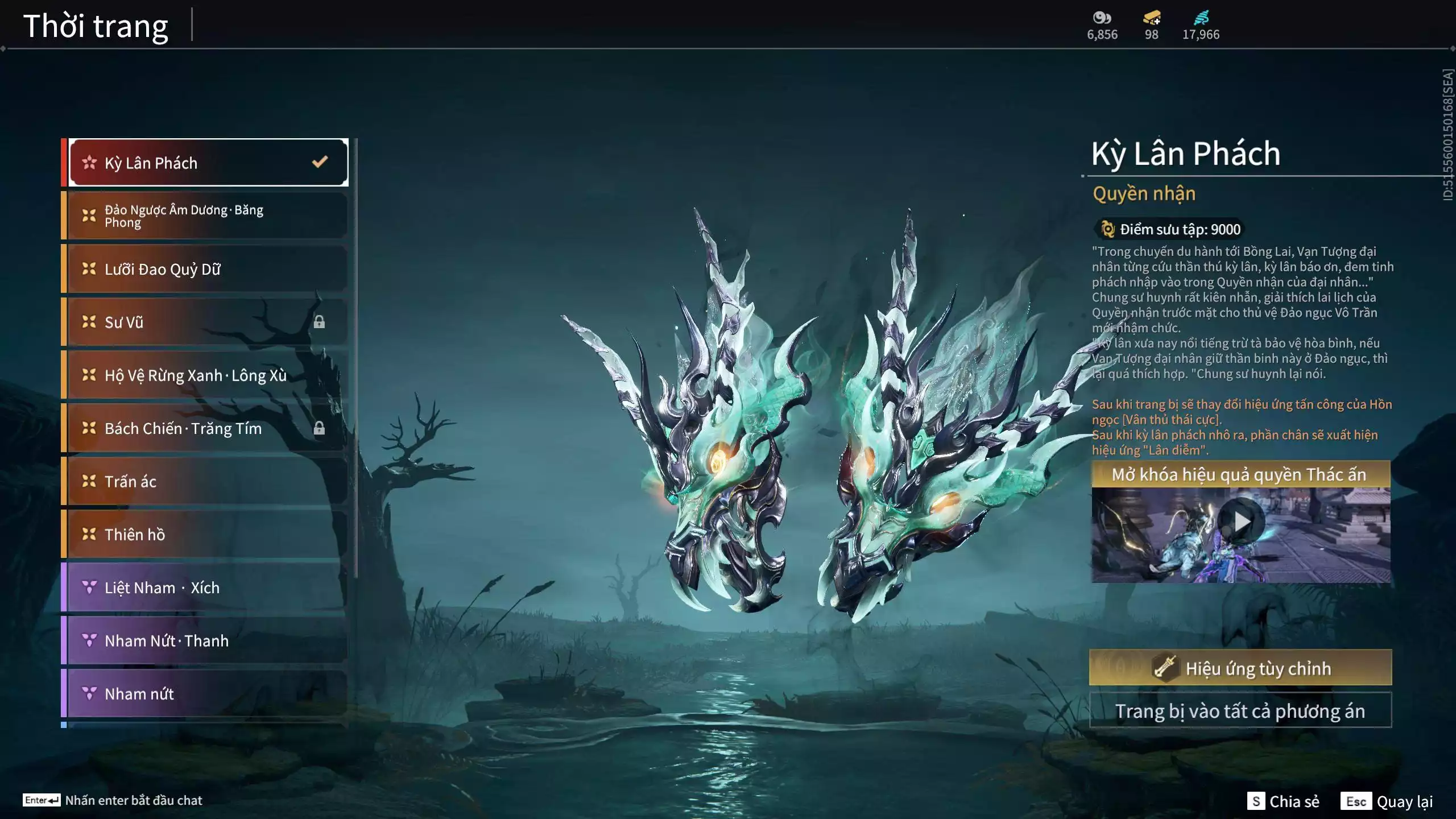Go back with the Quay lại button

point(1387,801)
